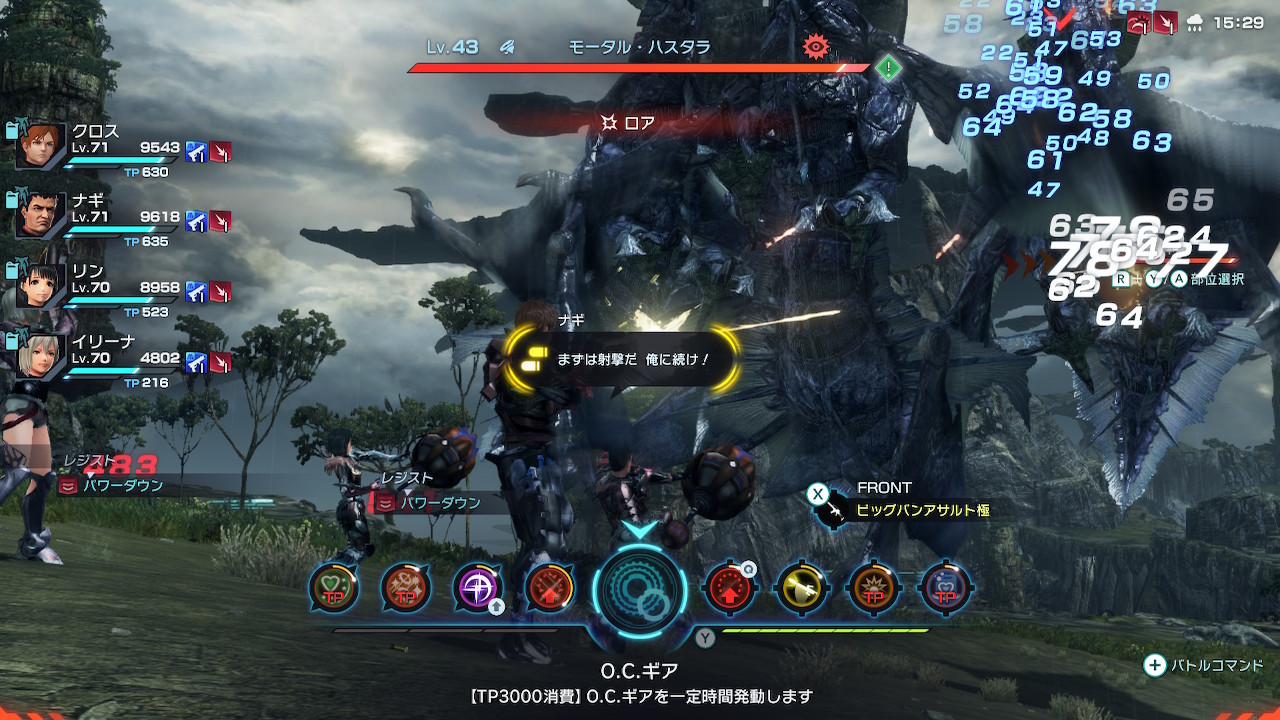The width and height of the screenshot is (1280, 720).
Task: Open the バトルコマンド battle command menu
Action: click(x=1204, y=665)
